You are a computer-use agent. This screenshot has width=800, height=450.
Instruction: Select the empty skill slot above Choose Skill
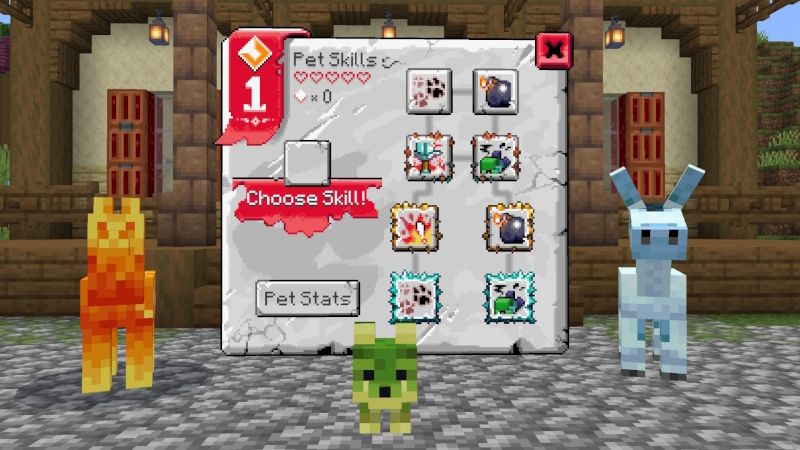click(307, 161)
